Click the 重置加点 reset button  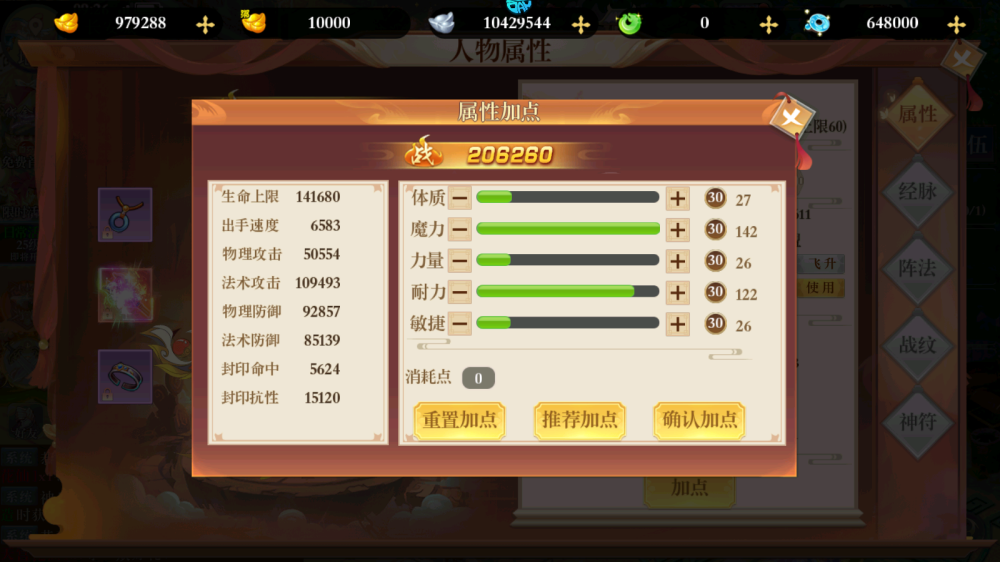click(x=459, y=420)
